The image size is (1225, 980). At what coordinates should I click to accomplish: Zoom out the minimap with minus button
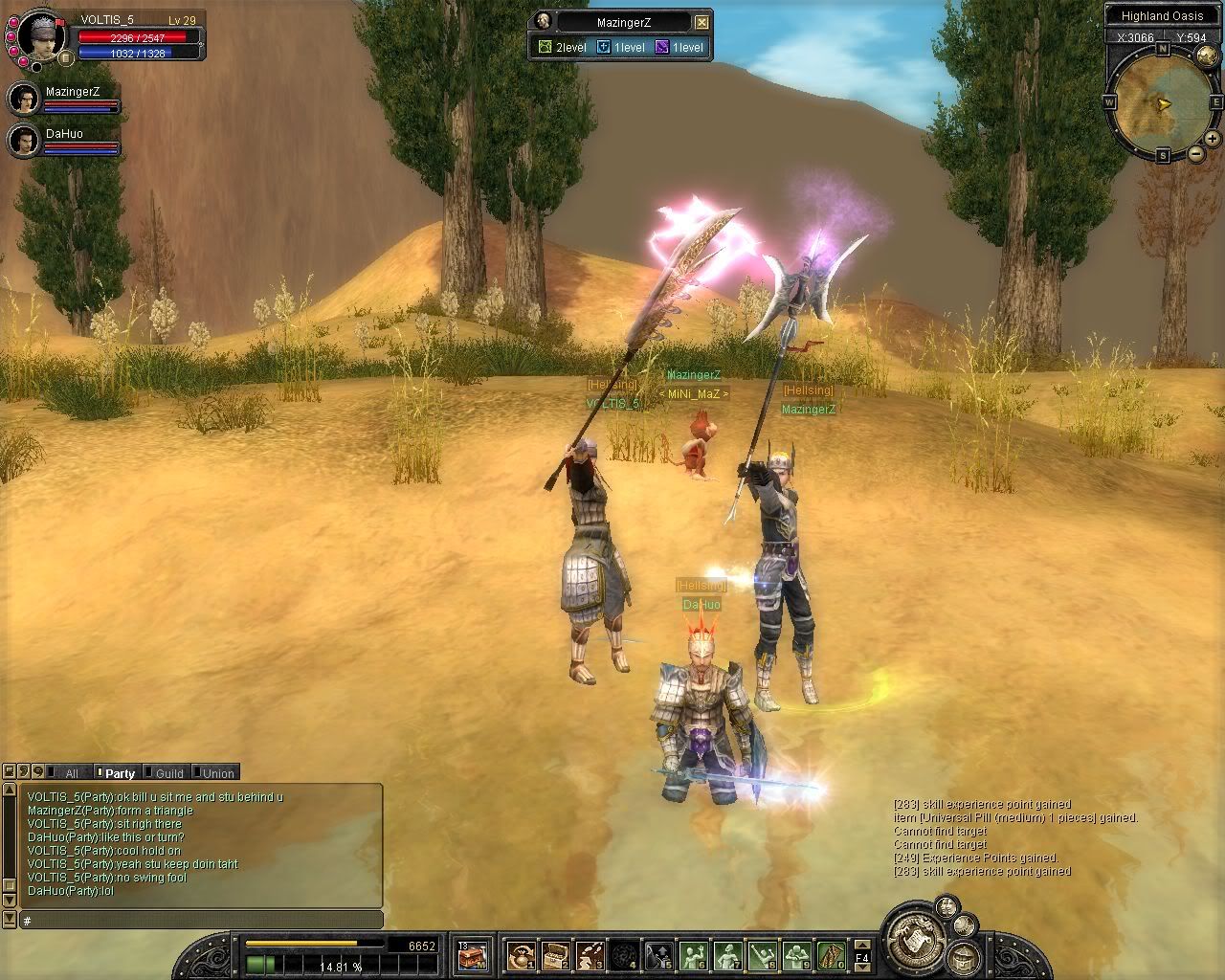[1195, 154]
